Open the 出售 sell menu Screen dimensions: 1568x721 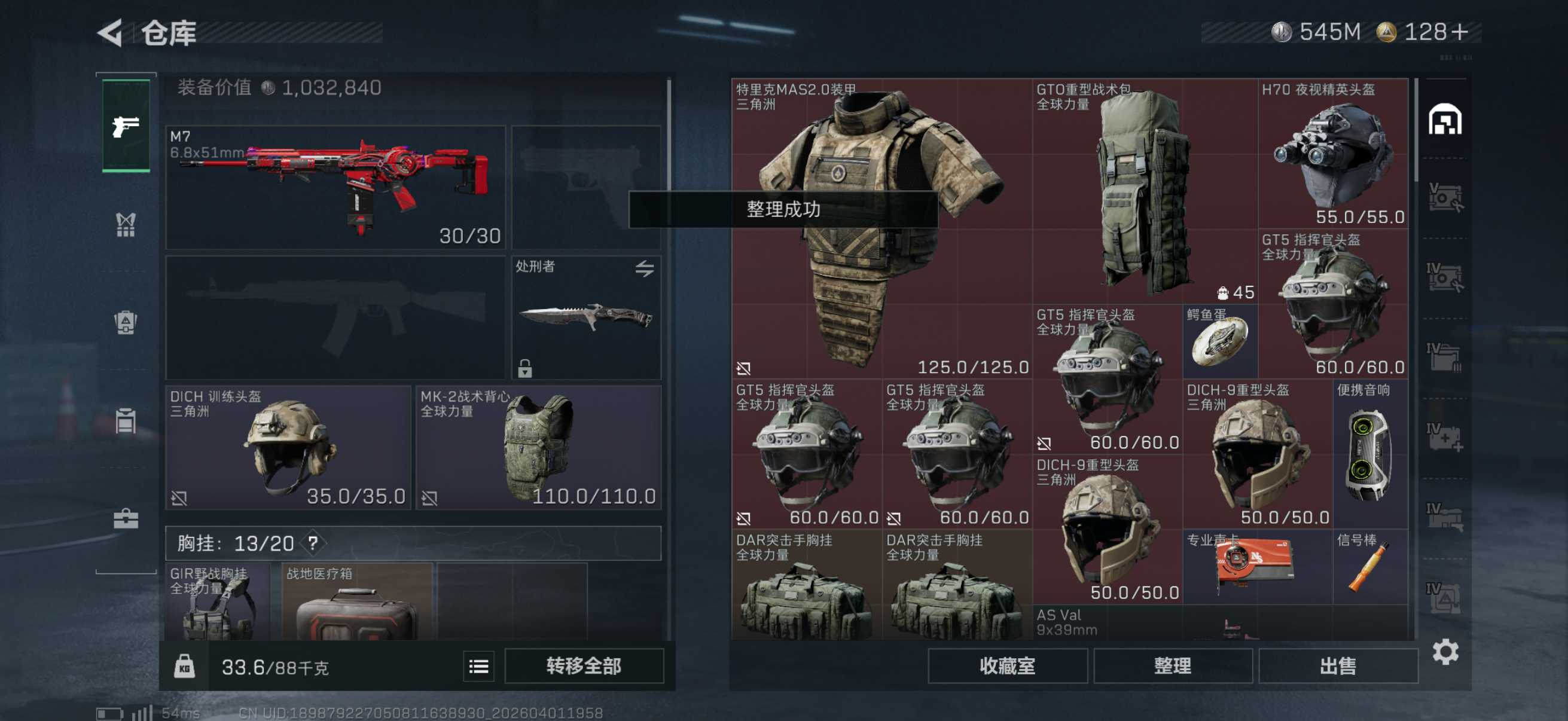point(1337,665)
